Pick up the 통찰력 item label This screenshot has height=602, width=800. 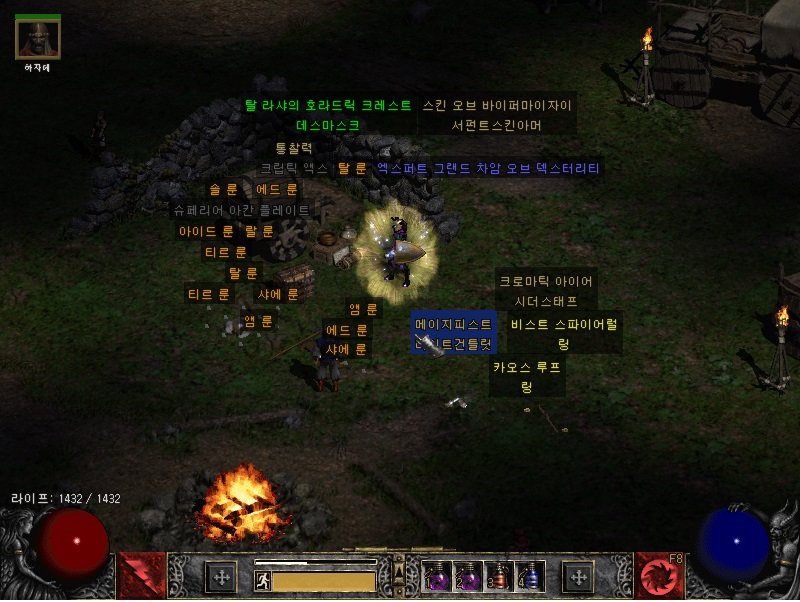coord(294,148)
